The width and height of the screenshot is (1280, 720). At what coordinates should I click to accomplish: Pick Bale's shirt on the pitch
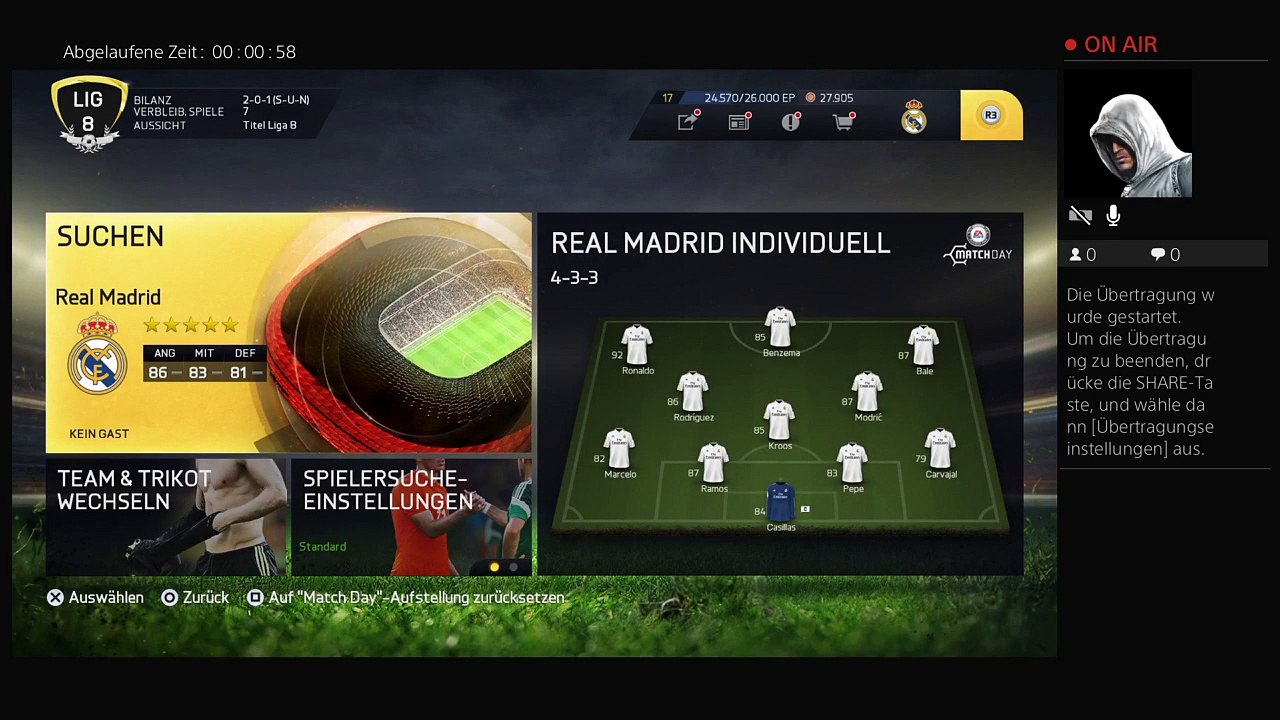pyautogui.click(x=923, y=346)
